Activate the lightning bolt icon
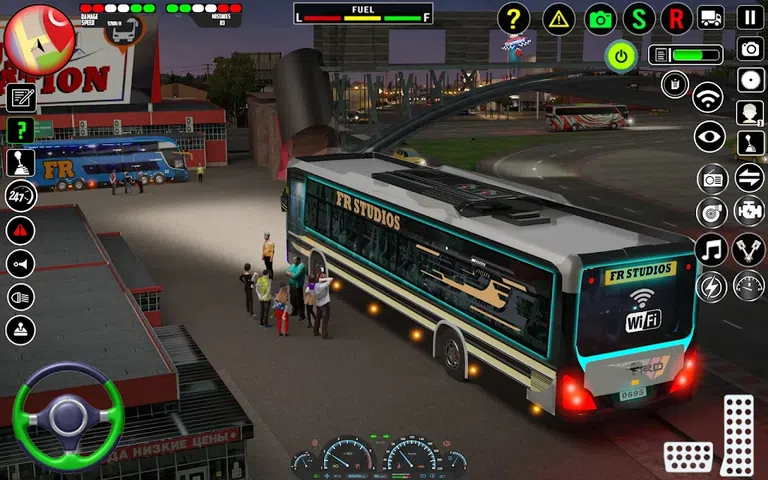768x480 pixels. pyautogui.click(x=711, y=286)
